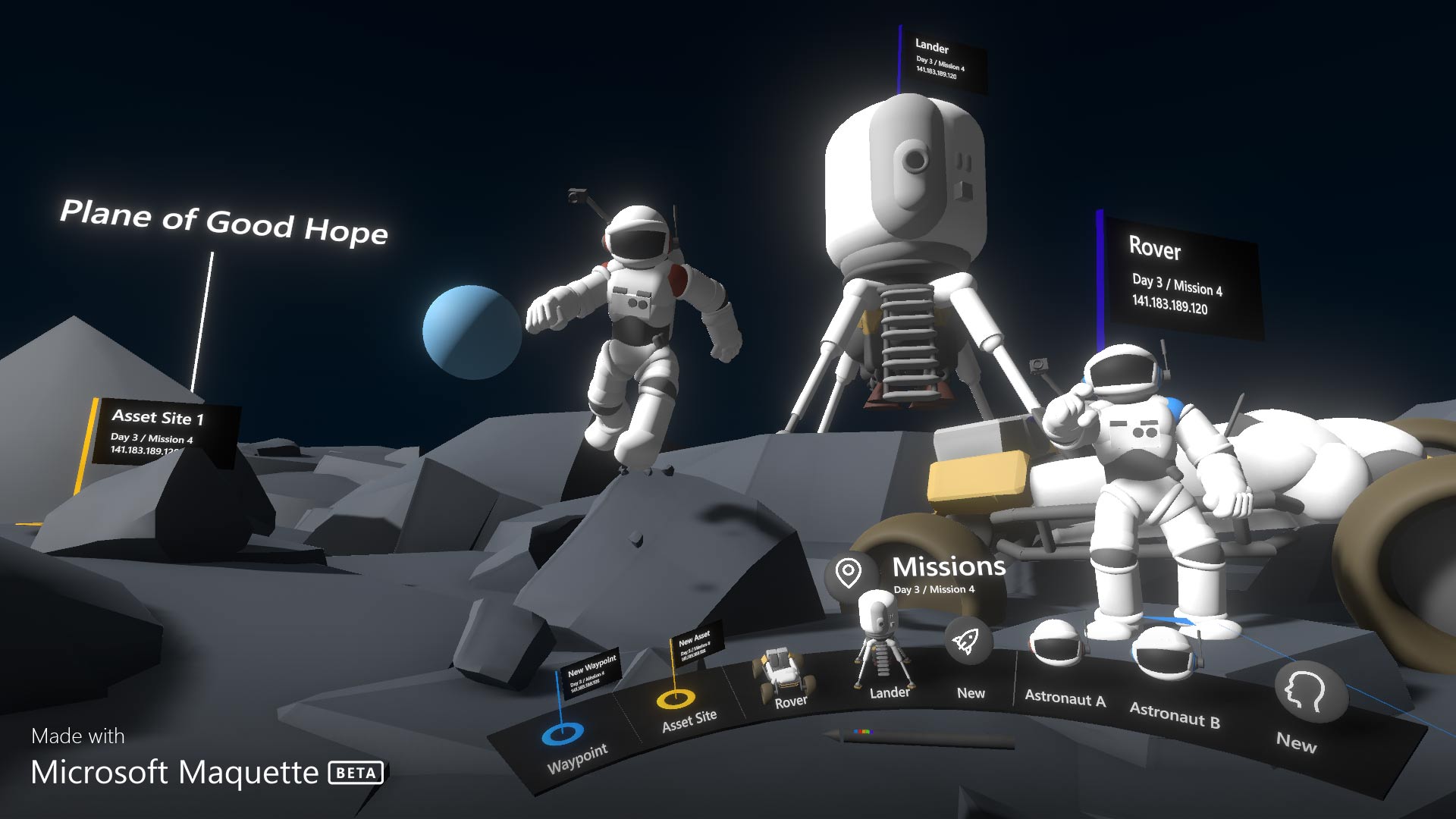
Task: Select the blue Waypoint ring icon
Action: (564, 733)
